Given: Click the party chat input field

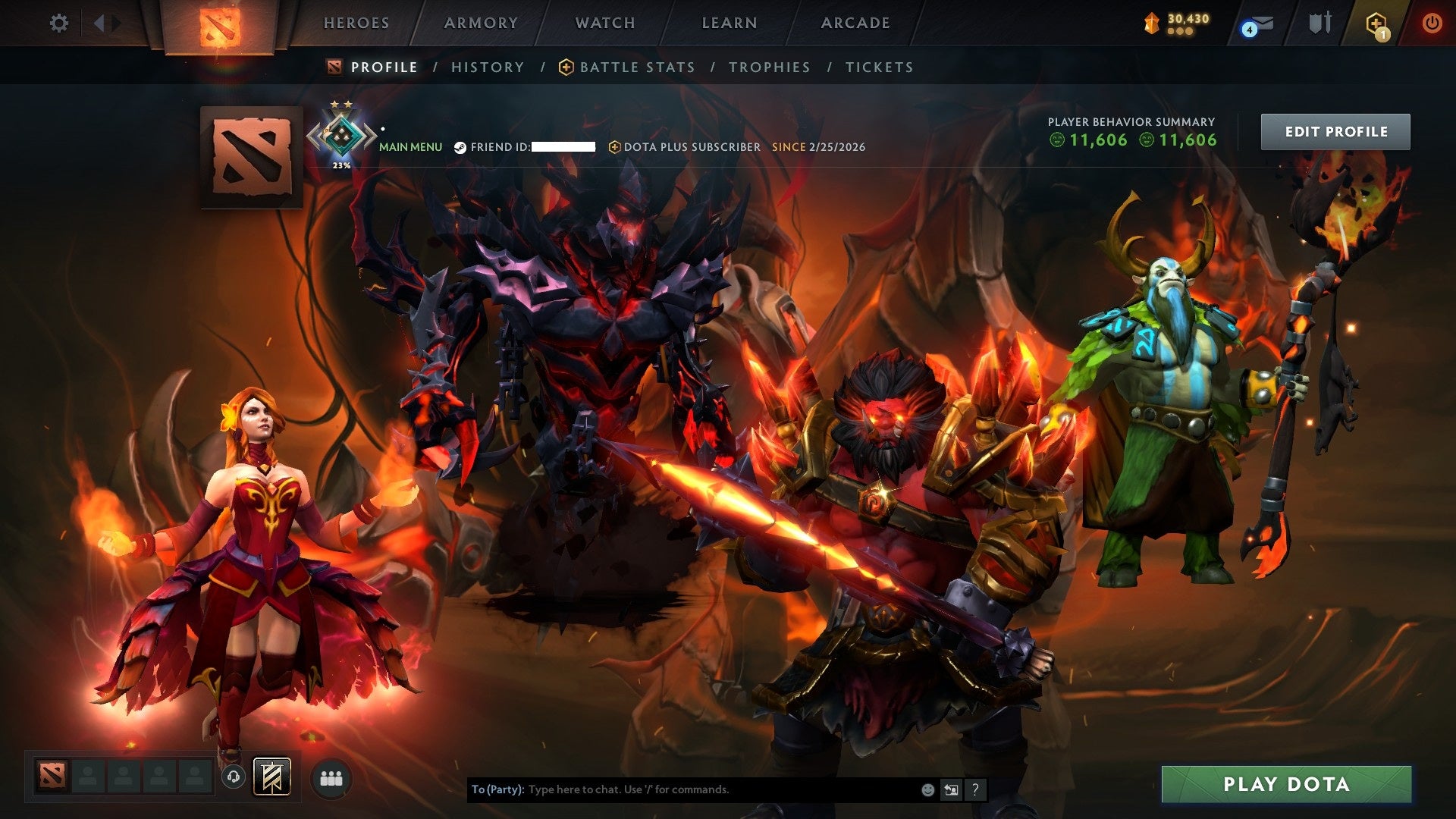Looking at the screenshot, I should [x=682, y=789].
